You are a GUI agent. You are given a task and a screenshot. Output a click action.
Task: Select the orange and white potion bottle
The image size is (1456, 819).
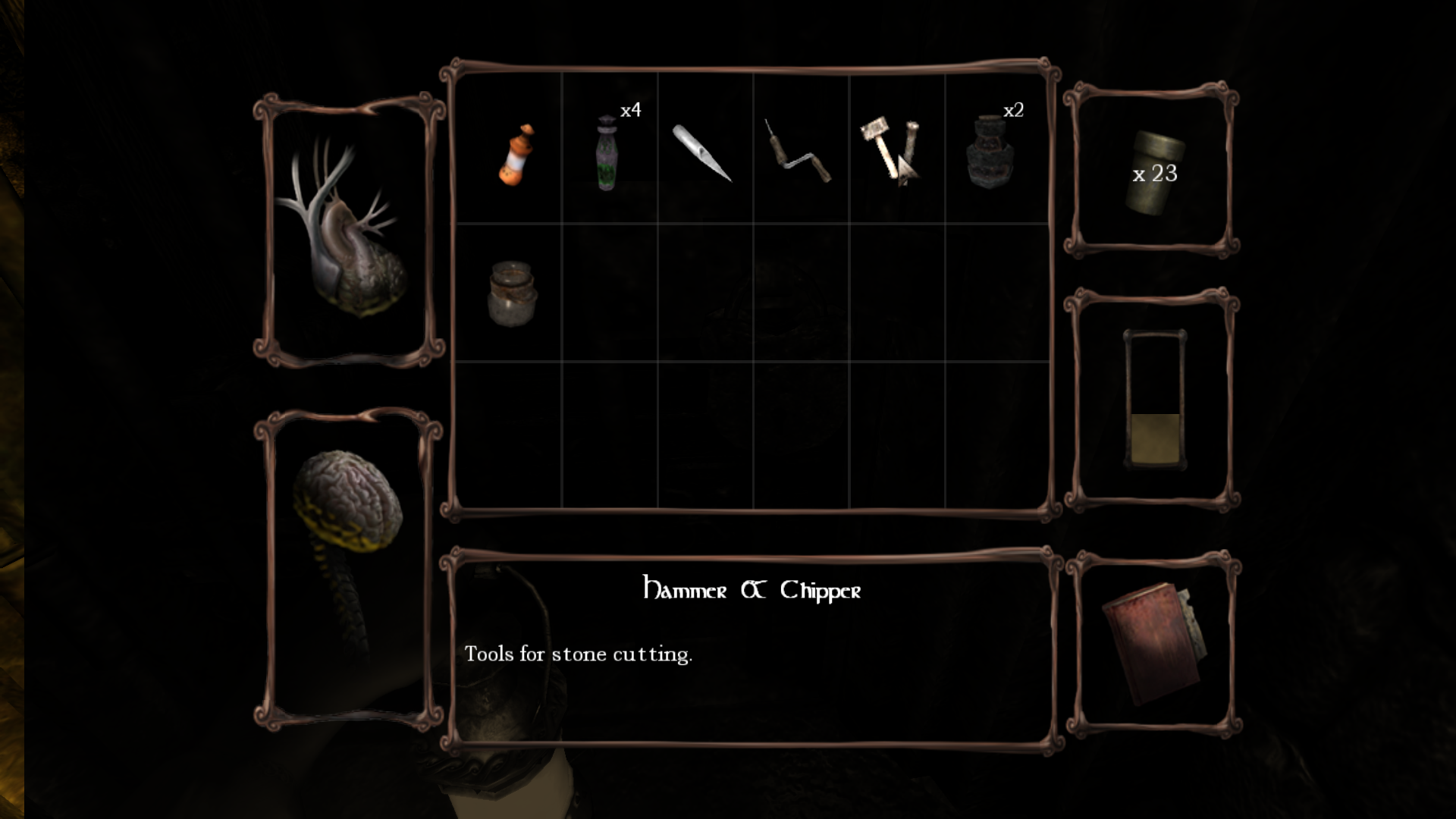516,155
